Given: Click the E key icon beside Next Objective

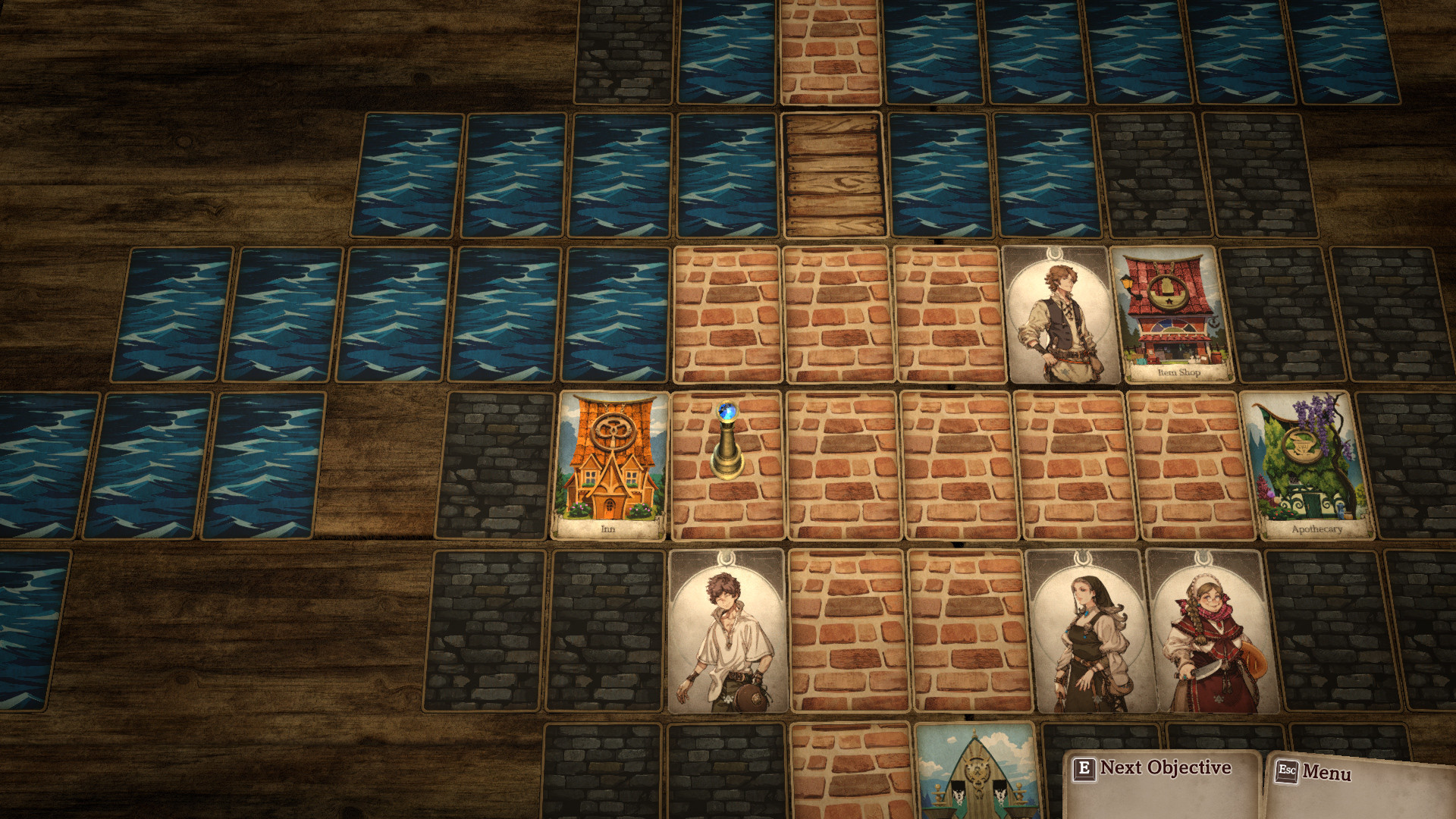Looking at the screenshot, I should click(1087, 768).
